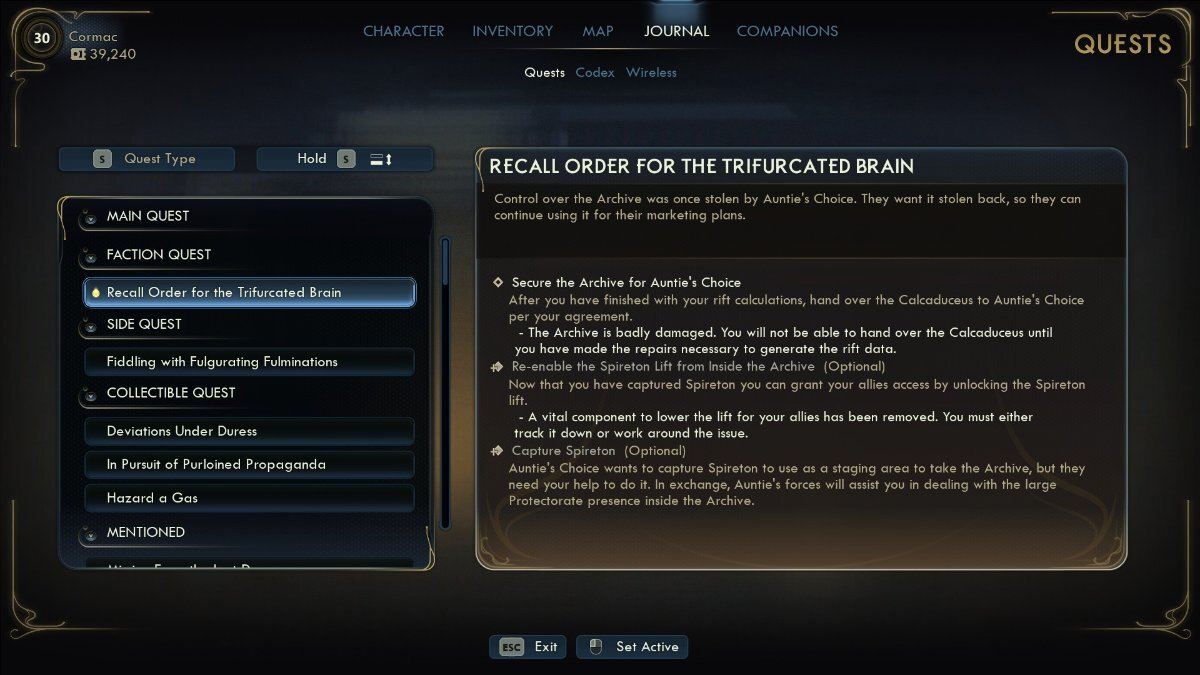Open the Map tab
This screenshot has width=1200, height=675.
pos(598,31)
